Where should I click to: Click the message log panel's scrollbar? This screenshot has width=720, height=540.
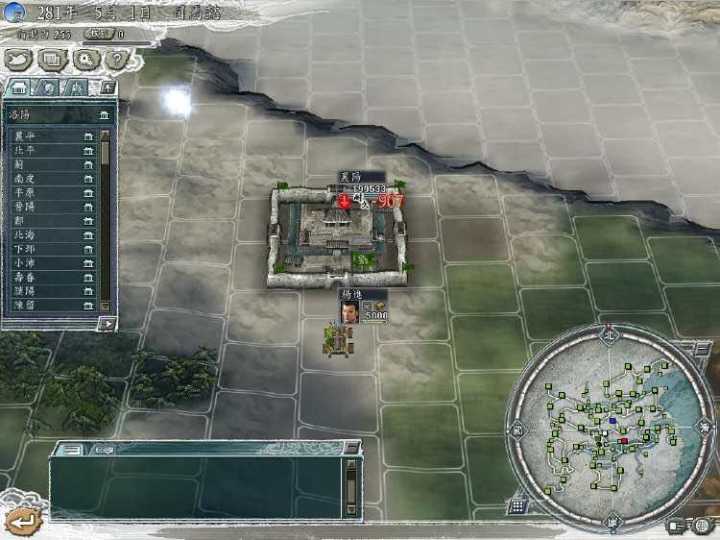[351, 487]
